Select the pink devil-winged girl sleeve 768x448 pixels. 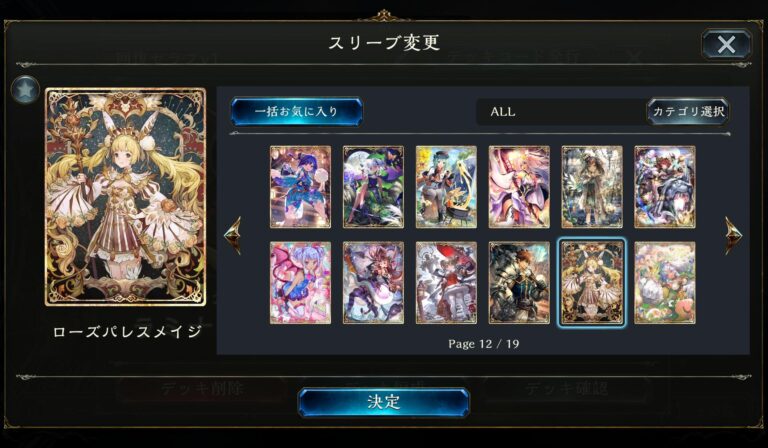300,283
